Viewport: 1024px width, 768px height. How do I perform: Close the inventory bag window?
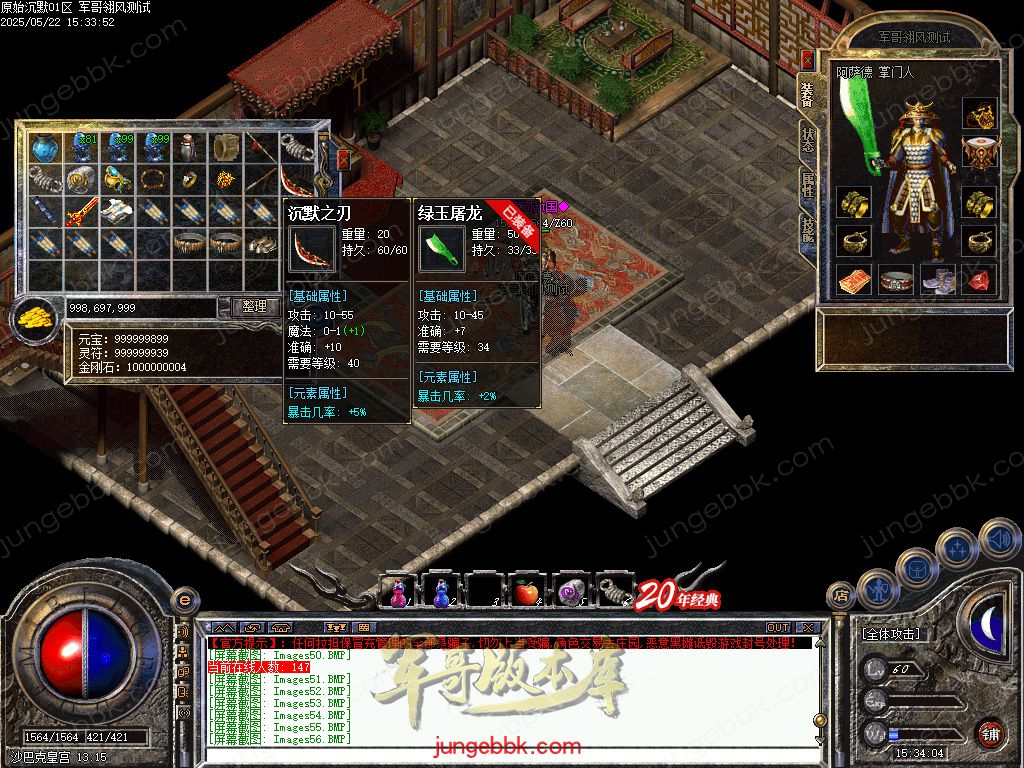[x=344, y=159]
